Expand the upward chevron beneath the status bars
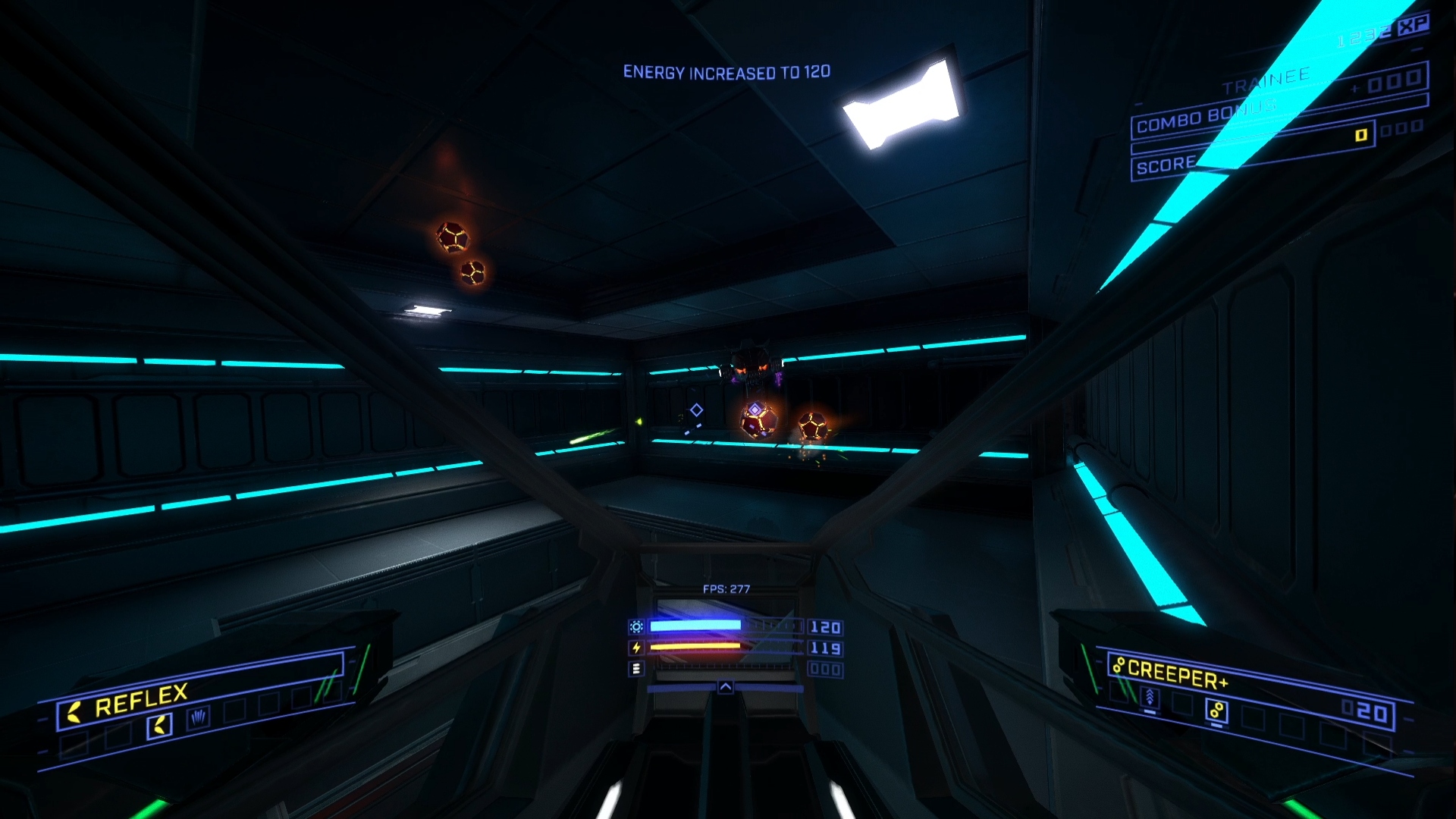Viewport: 1456px width, 819px height. coord(726,688)
